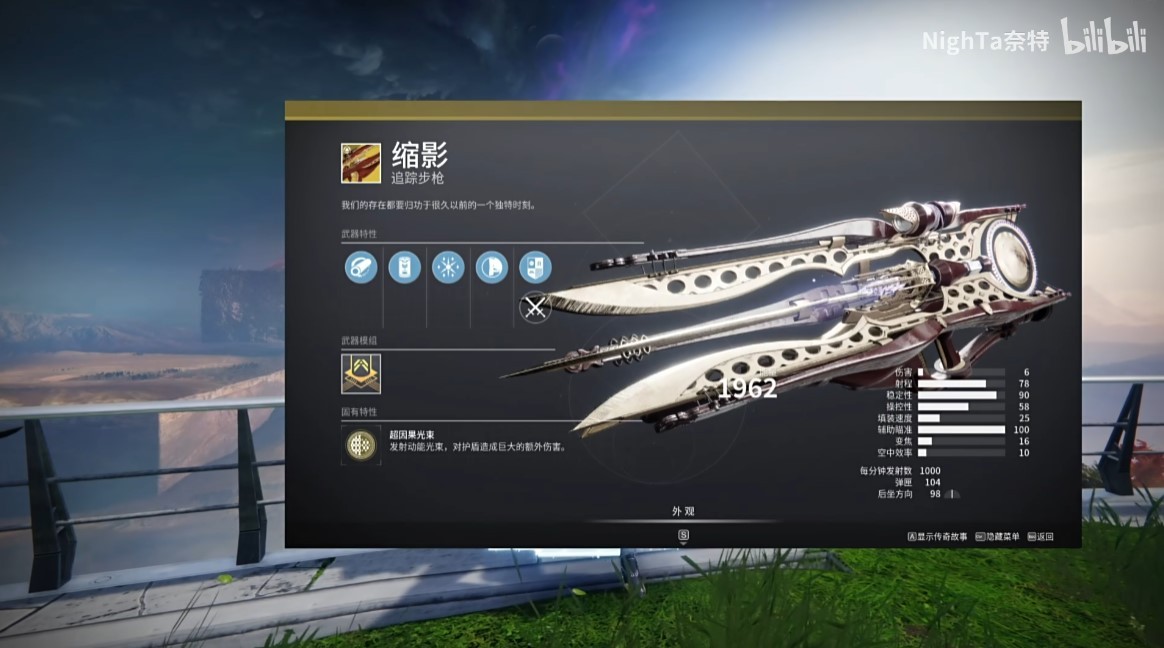This screenshot has width=1164, height=648.
Task: Inspect the 超因果光束 intrinsic trait icon
Action: click(x=361, y=443)
